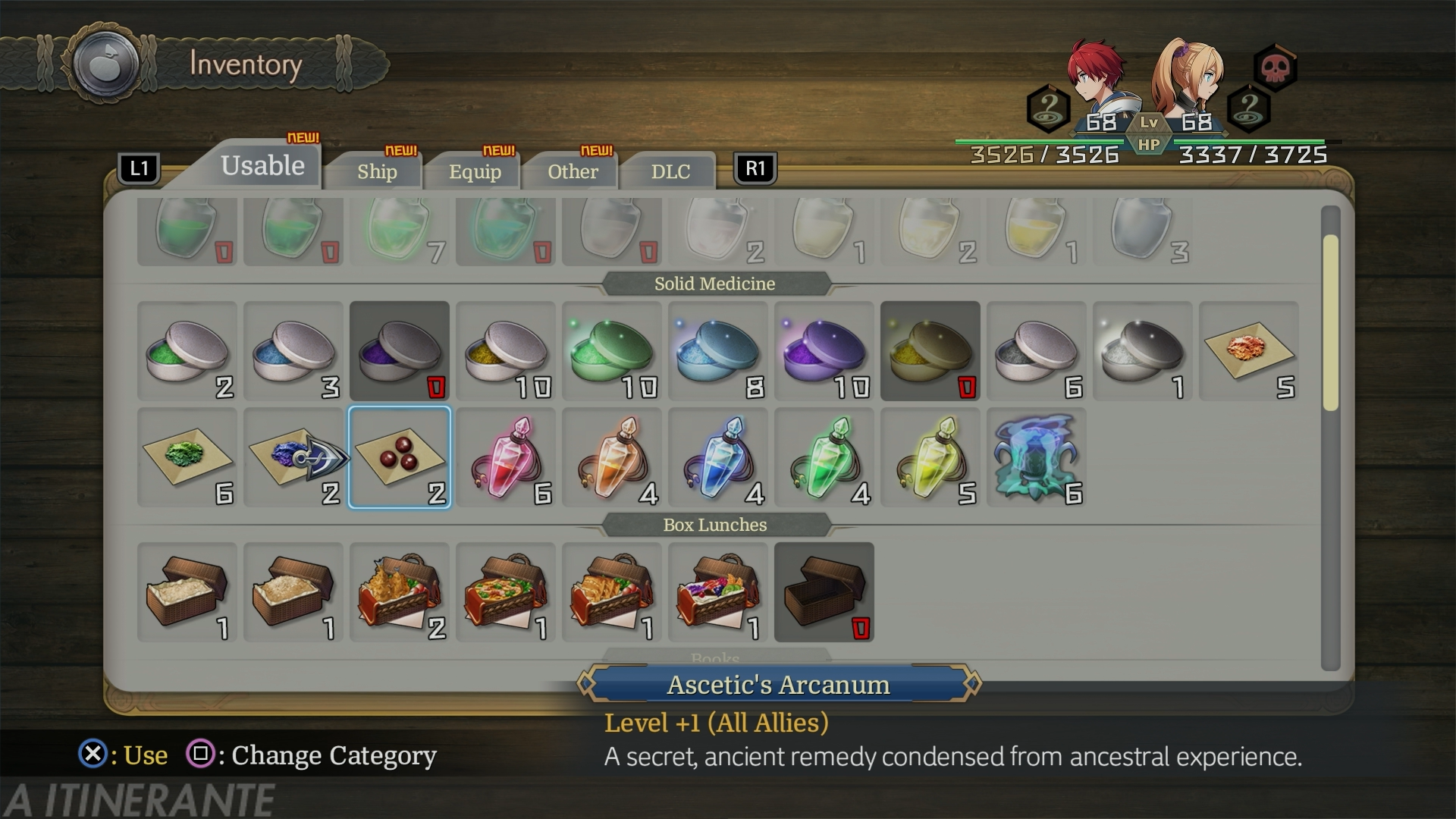Click the inventory scrollbar handle
The image size is (1456, 819).
[1331, 322]
